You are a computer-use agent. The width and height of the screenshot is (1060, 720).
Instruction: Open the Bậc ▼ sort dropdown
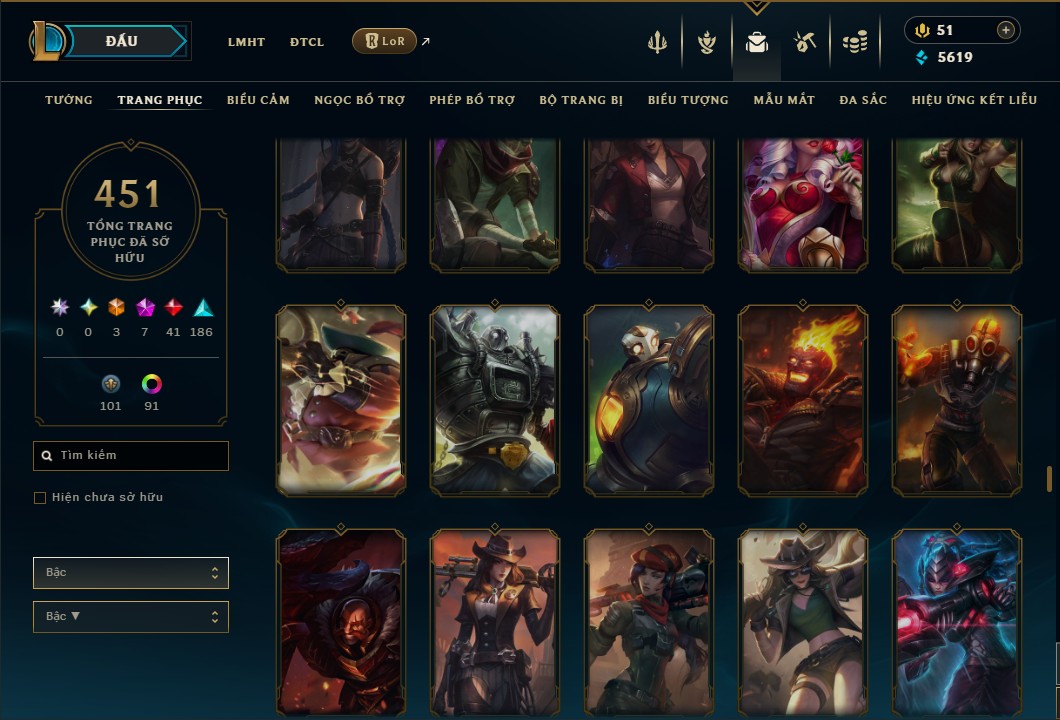(x=131, y=617)
